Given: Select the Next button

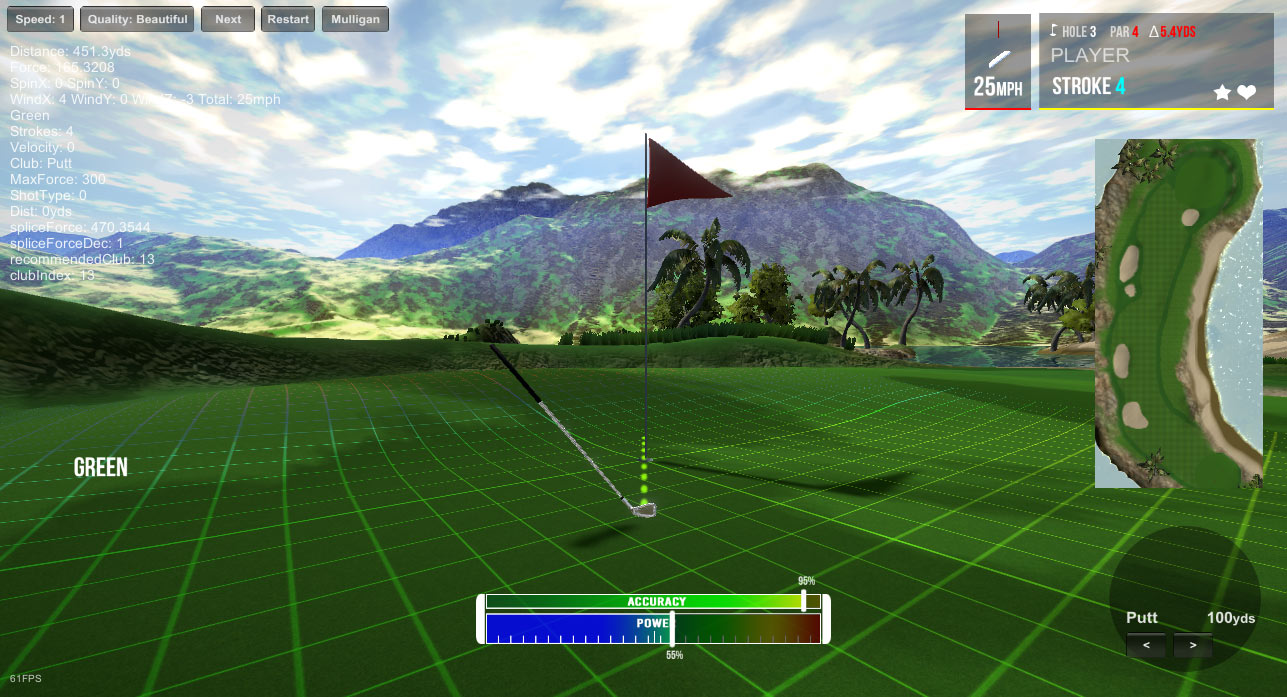Looking at the screenshot, I should tap(228, 19).
